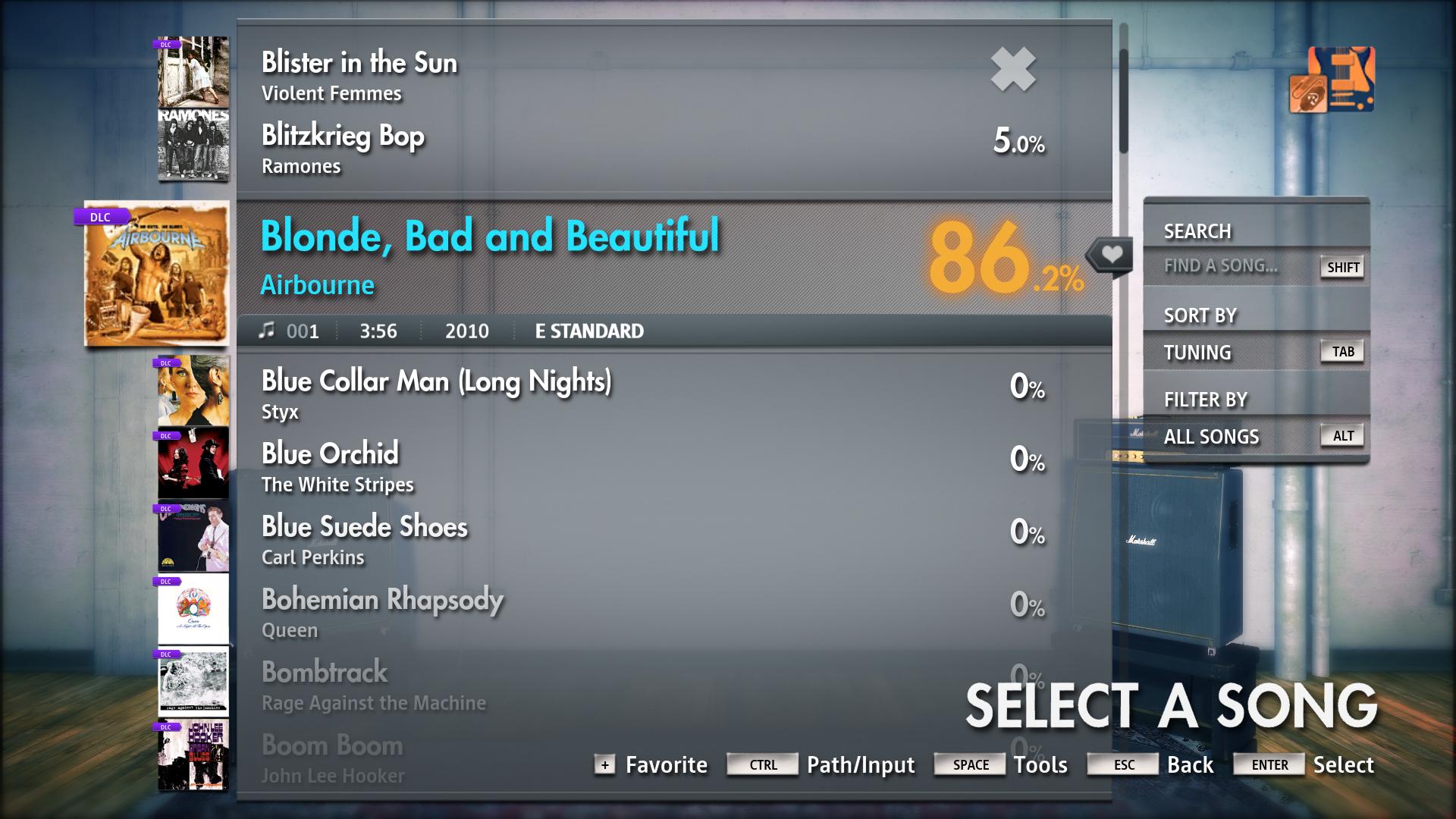Click the DLC badge on the Airbourne album cover
The height and width of the screenshot is (819, 1456).
point(99,217)
